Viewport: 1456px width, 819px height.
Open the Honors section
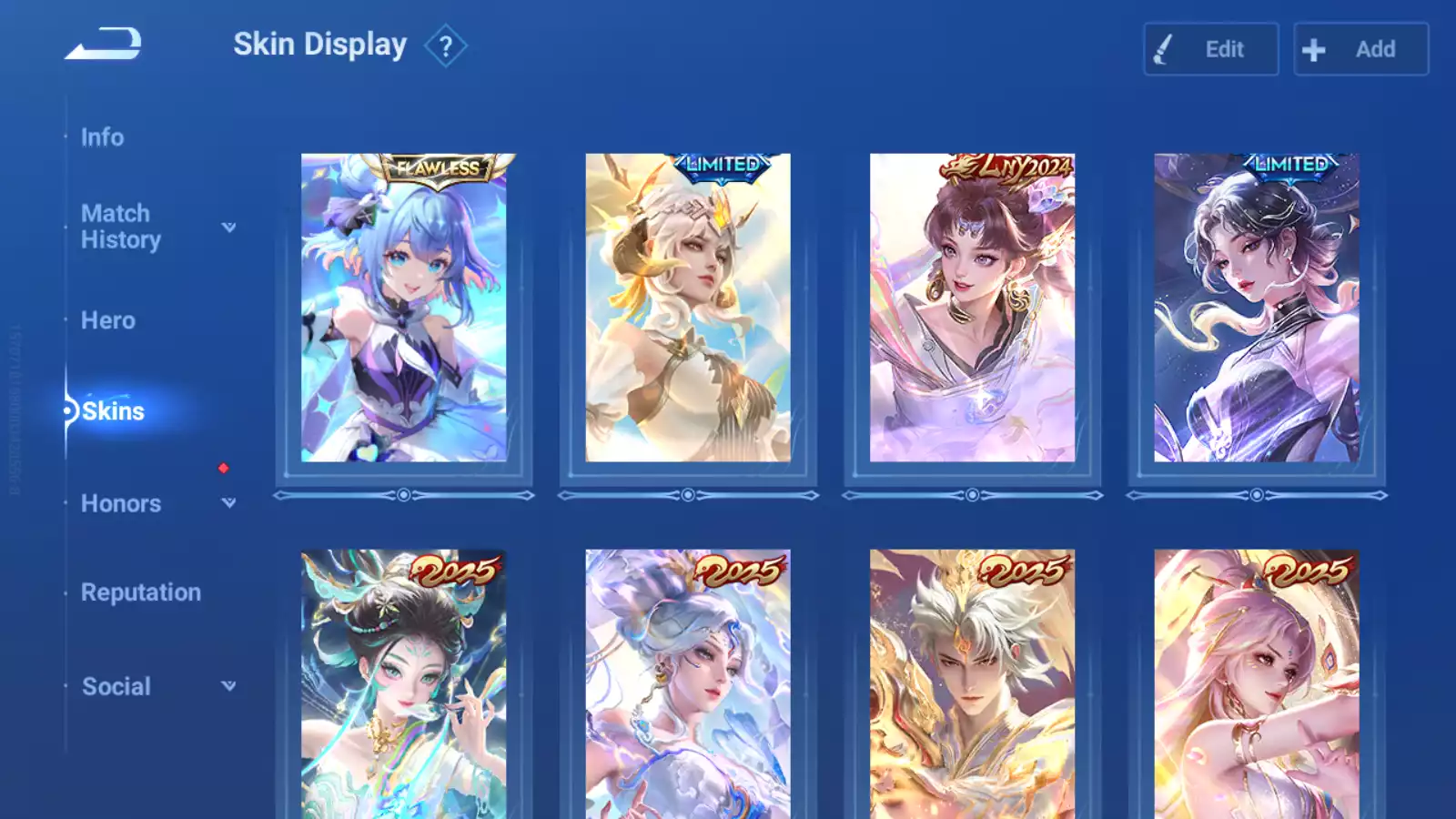click(120, 503)
